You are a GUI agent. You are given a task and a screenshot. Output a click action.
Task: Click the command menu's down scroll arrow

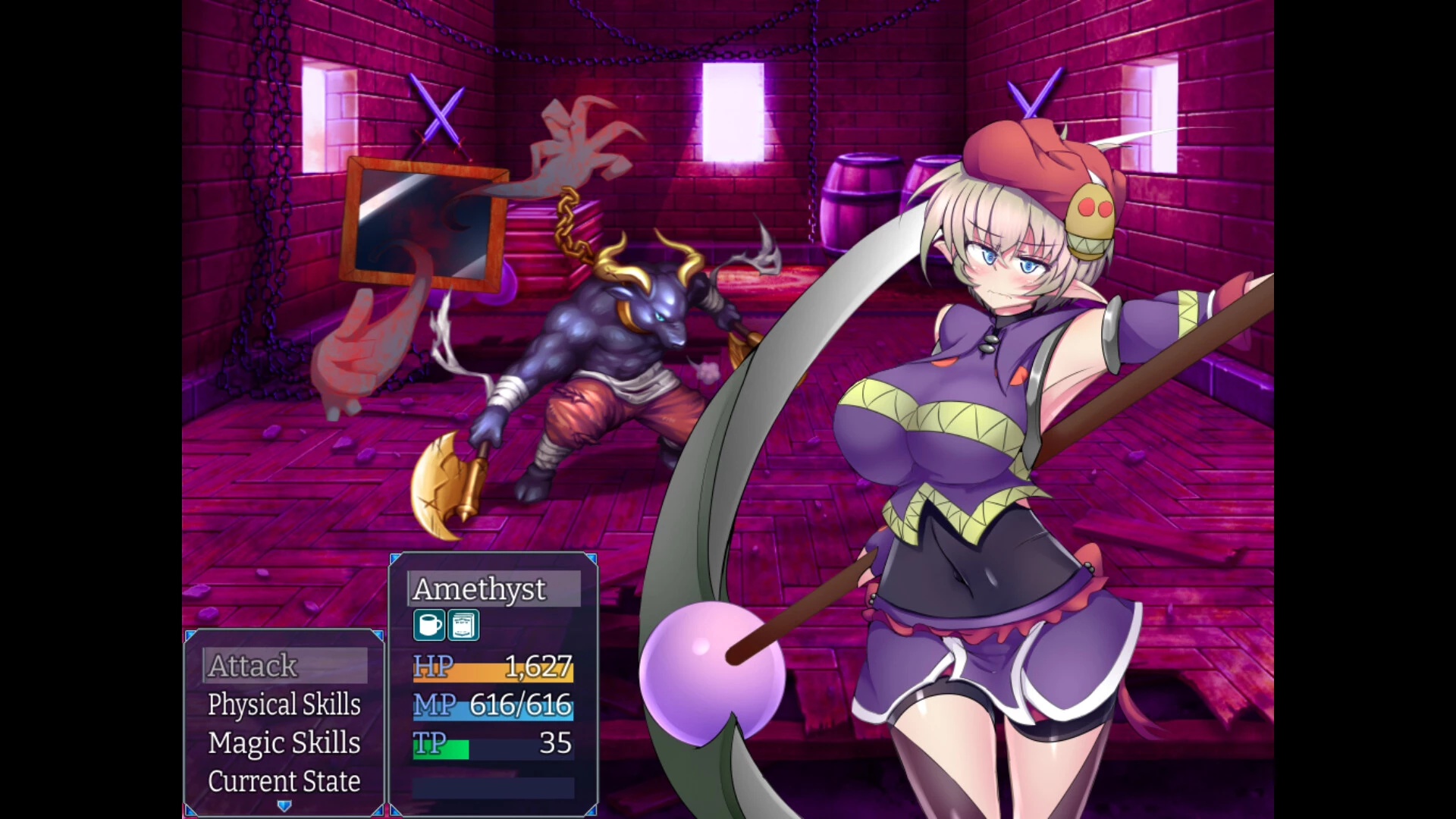[x=284, y=806]
